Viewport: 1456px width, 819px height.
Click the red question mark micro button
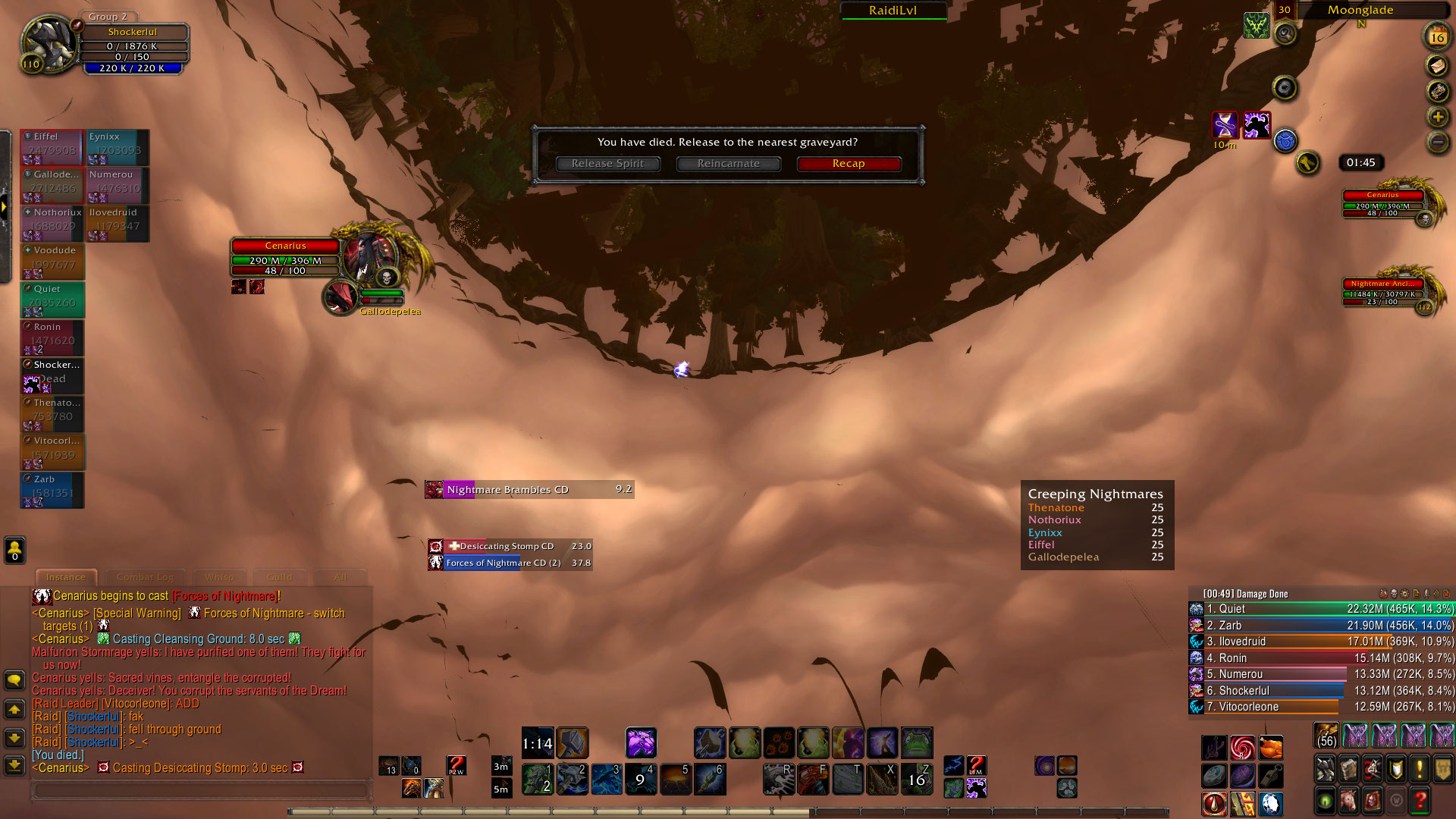(x=1420, y=799)
